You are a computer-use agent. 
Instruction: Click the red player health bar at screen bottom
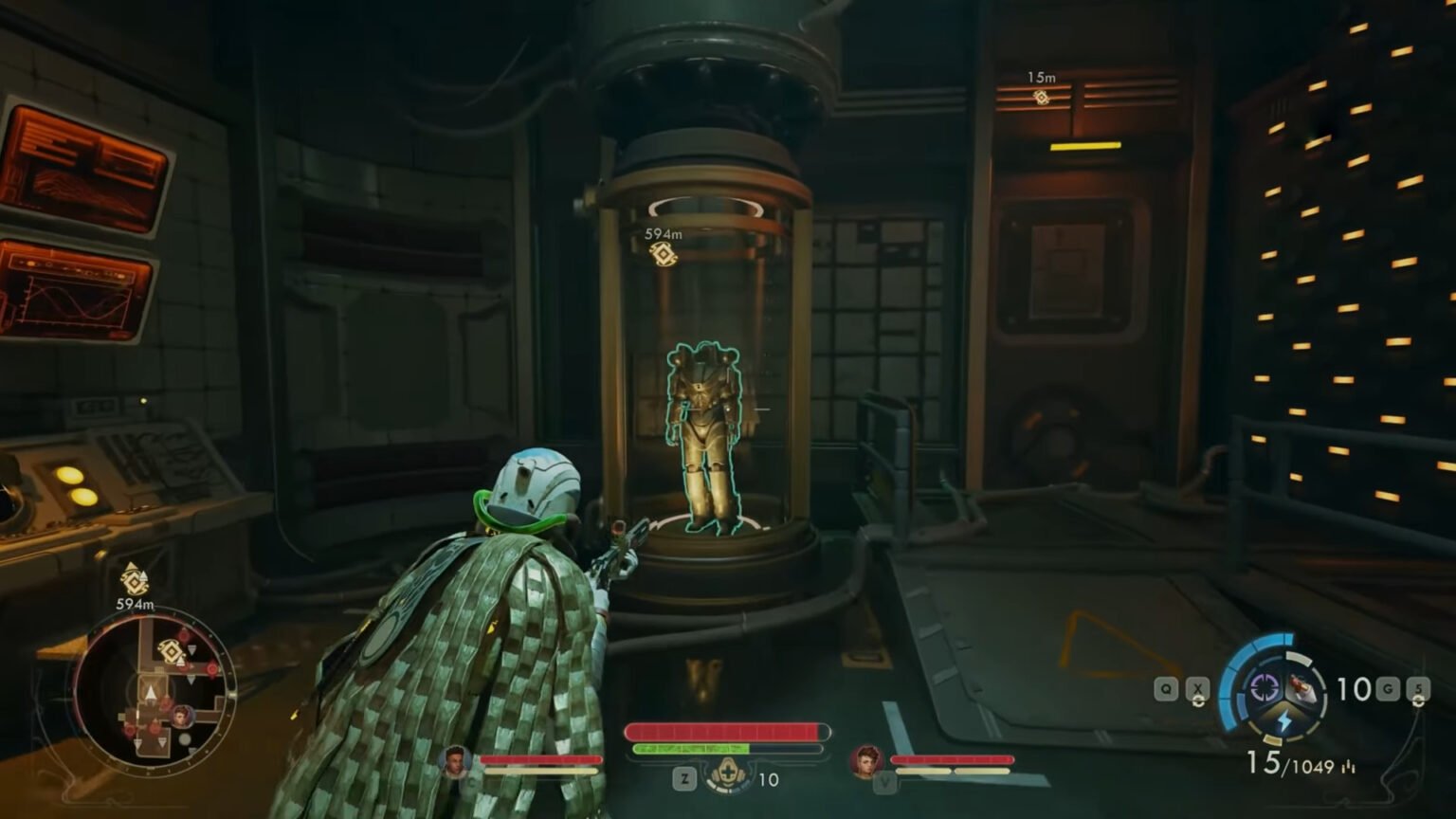(x=725, y=731)
